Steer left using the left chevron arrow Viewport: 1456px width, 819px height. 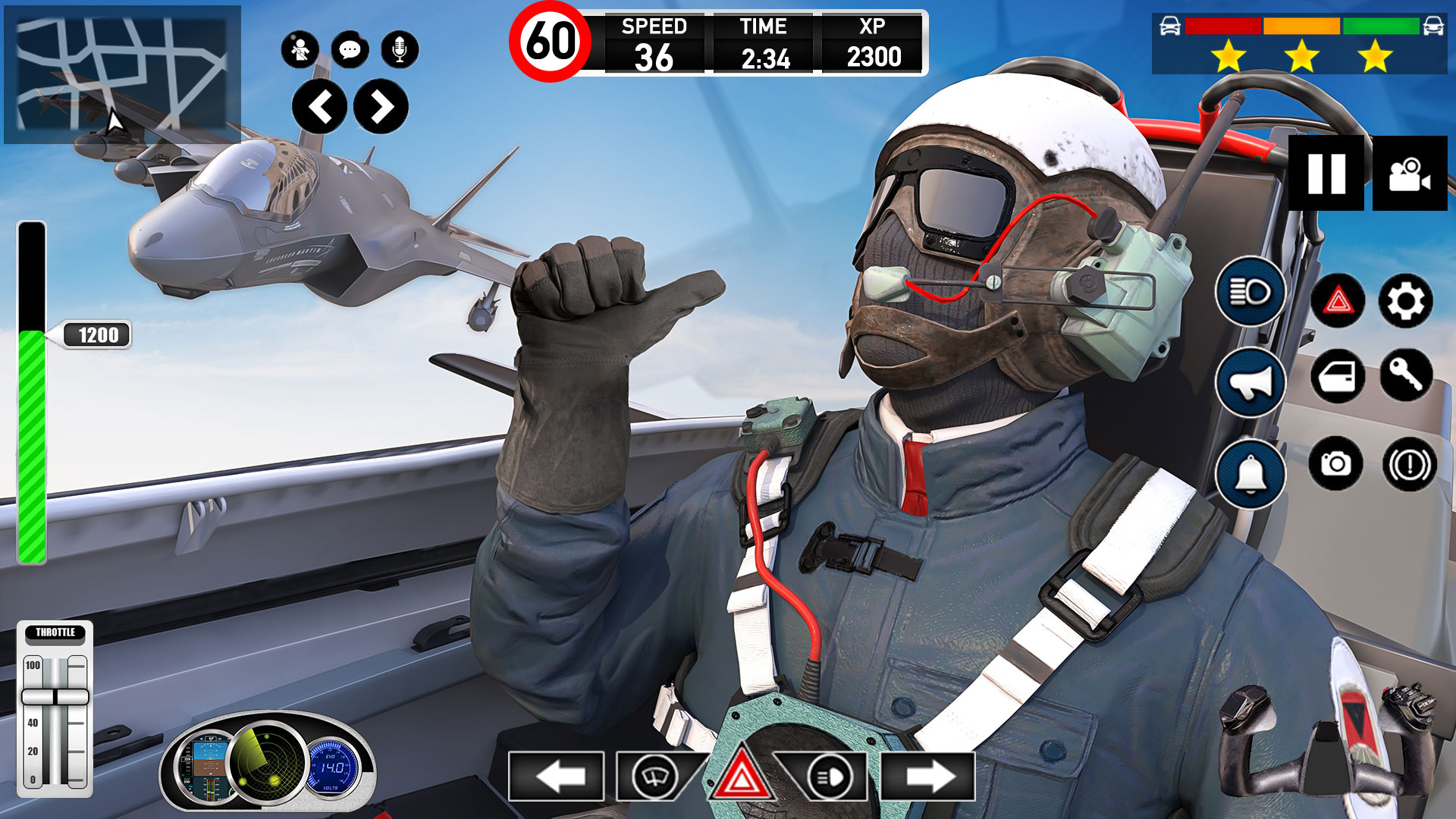[x=322, y=106]
